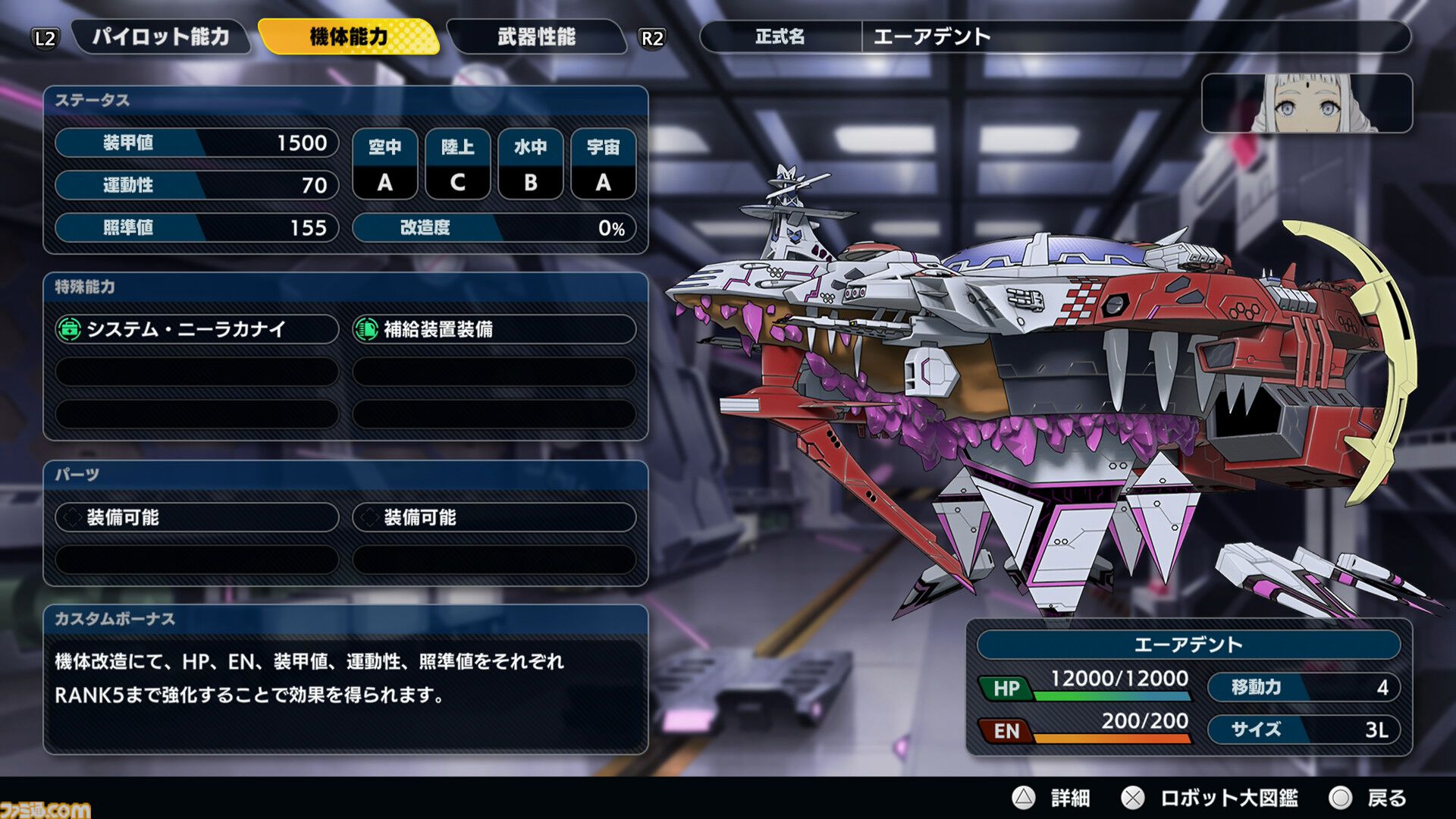This screenshot has height=819, width=1456.
Task: Click the 空中 rank A terrain icon
Action: tap(385, 164)
